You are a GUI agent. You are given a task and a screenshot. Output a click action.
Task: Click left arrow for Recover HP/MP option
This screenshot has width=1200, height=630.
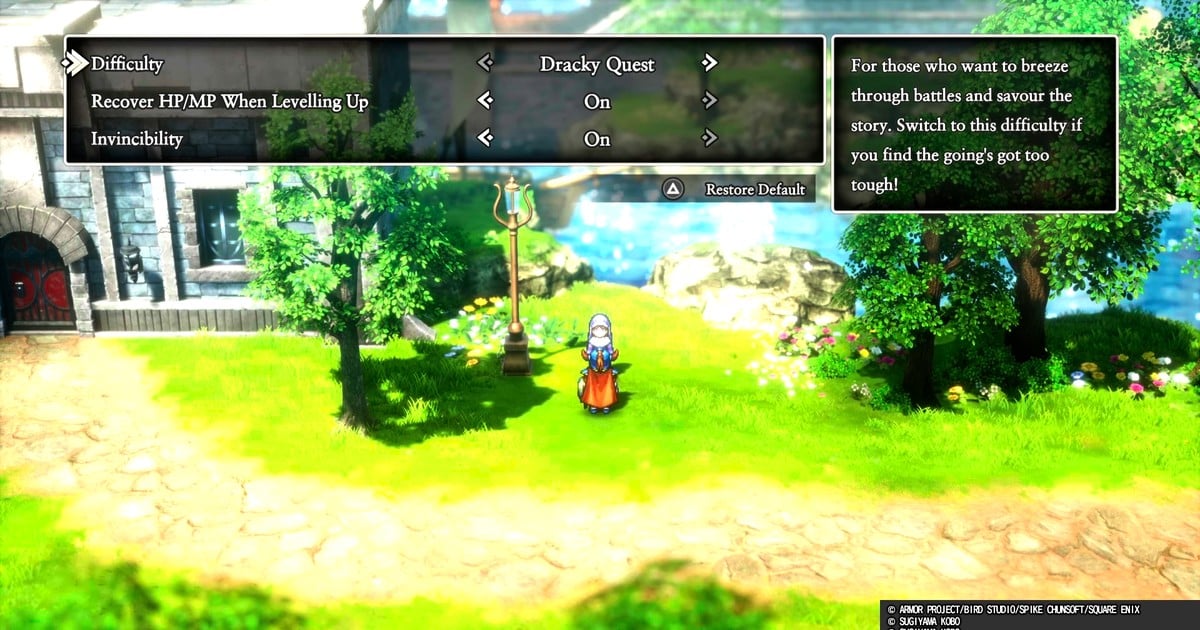[485, 100]
